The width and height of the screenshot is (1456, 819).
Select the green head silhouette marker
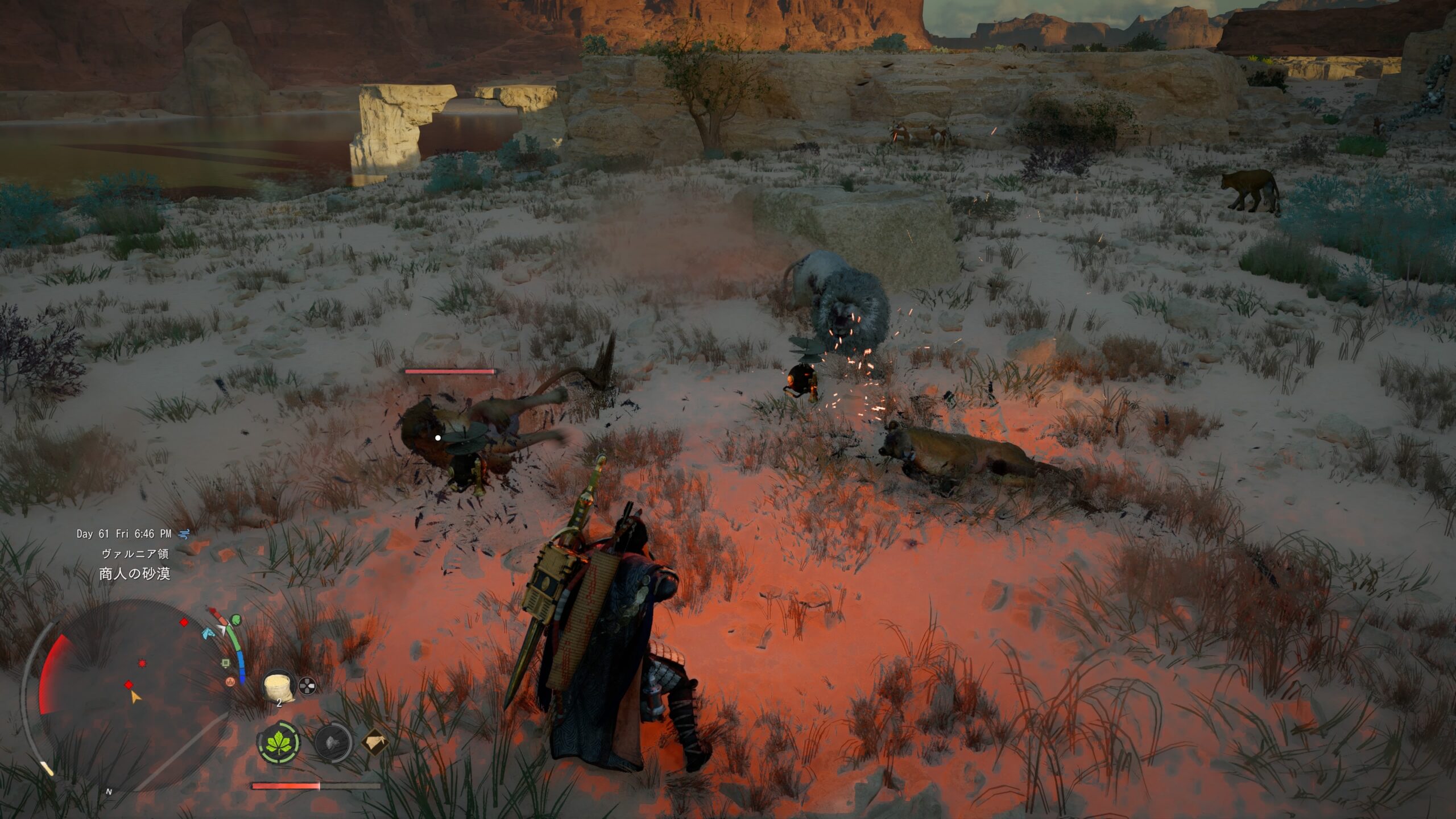pos(236,619)
